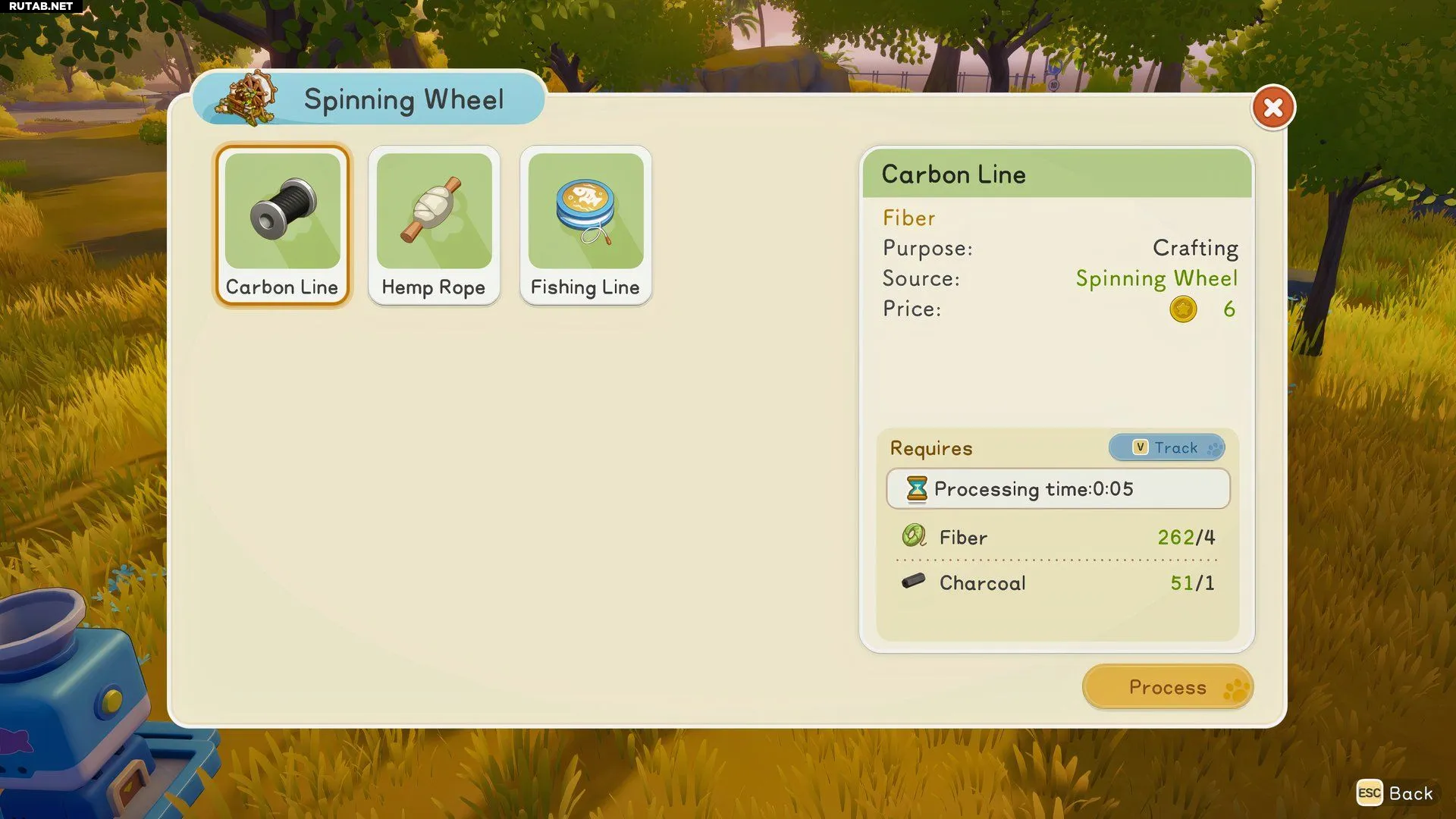Click the Fiber ingredient row

coord(1057,538)
